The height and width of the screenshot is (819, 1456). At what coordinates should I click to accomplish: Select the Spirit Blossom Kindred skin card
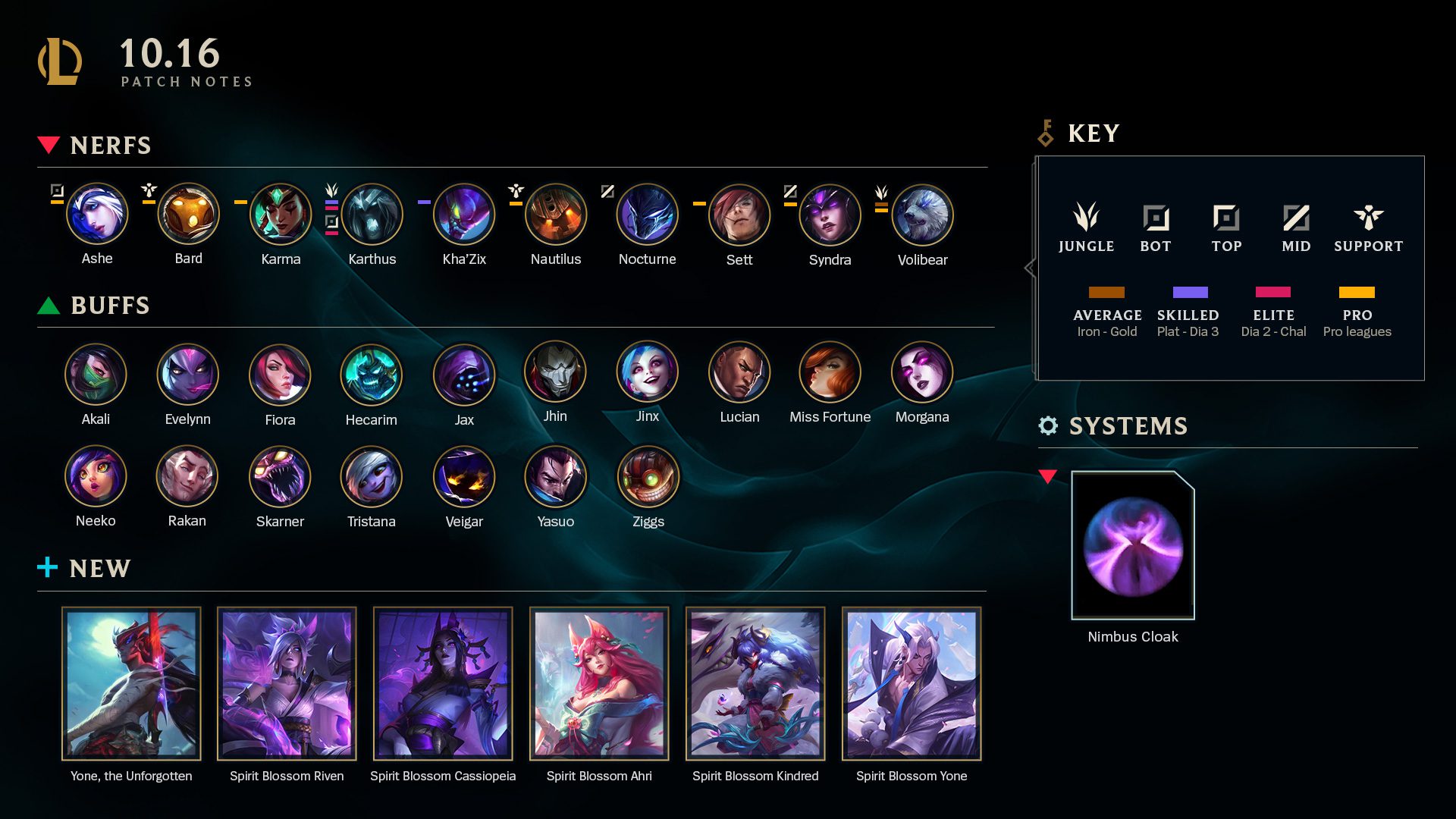coord(755,683)
